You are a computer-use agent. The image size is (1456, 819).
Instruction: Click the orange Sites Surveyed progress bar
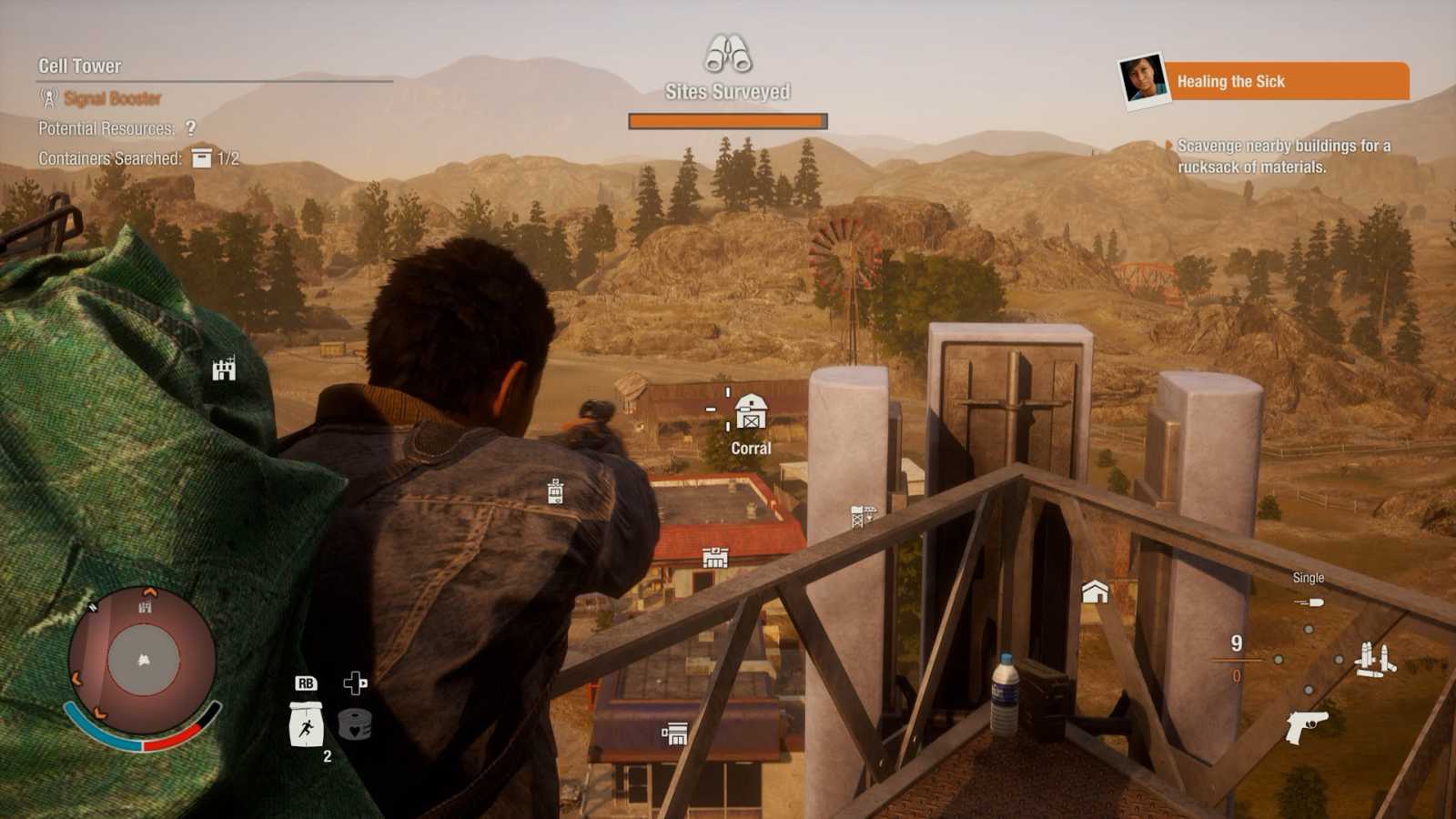(727, 119)
